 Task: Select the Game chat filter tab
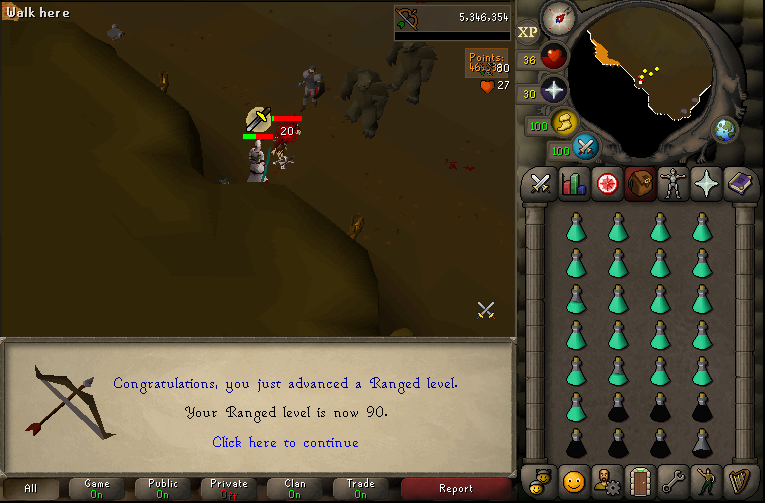97,488
